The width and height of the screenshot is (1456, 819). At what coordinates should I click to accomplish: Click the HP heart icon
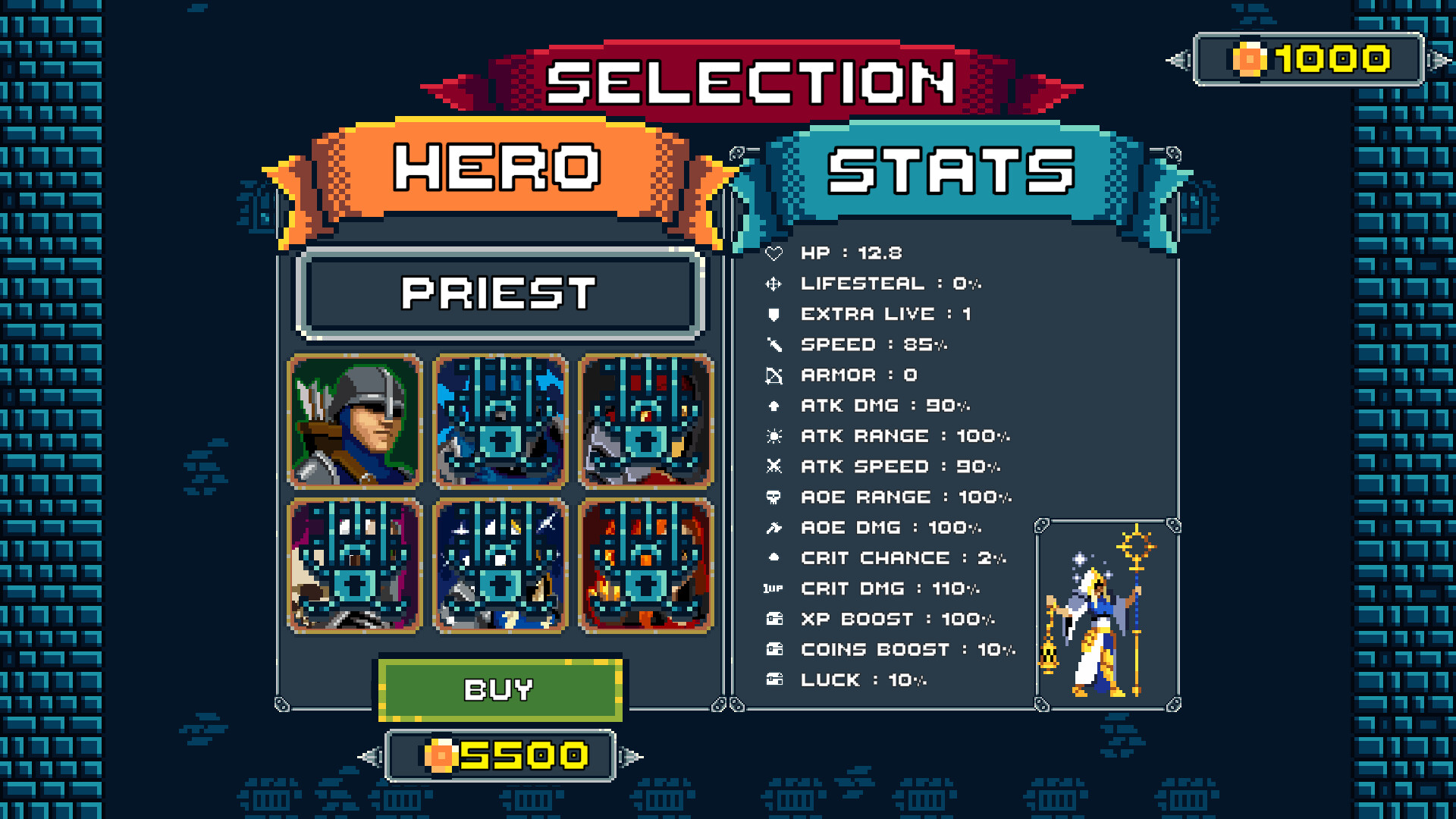tap(775, 253)
